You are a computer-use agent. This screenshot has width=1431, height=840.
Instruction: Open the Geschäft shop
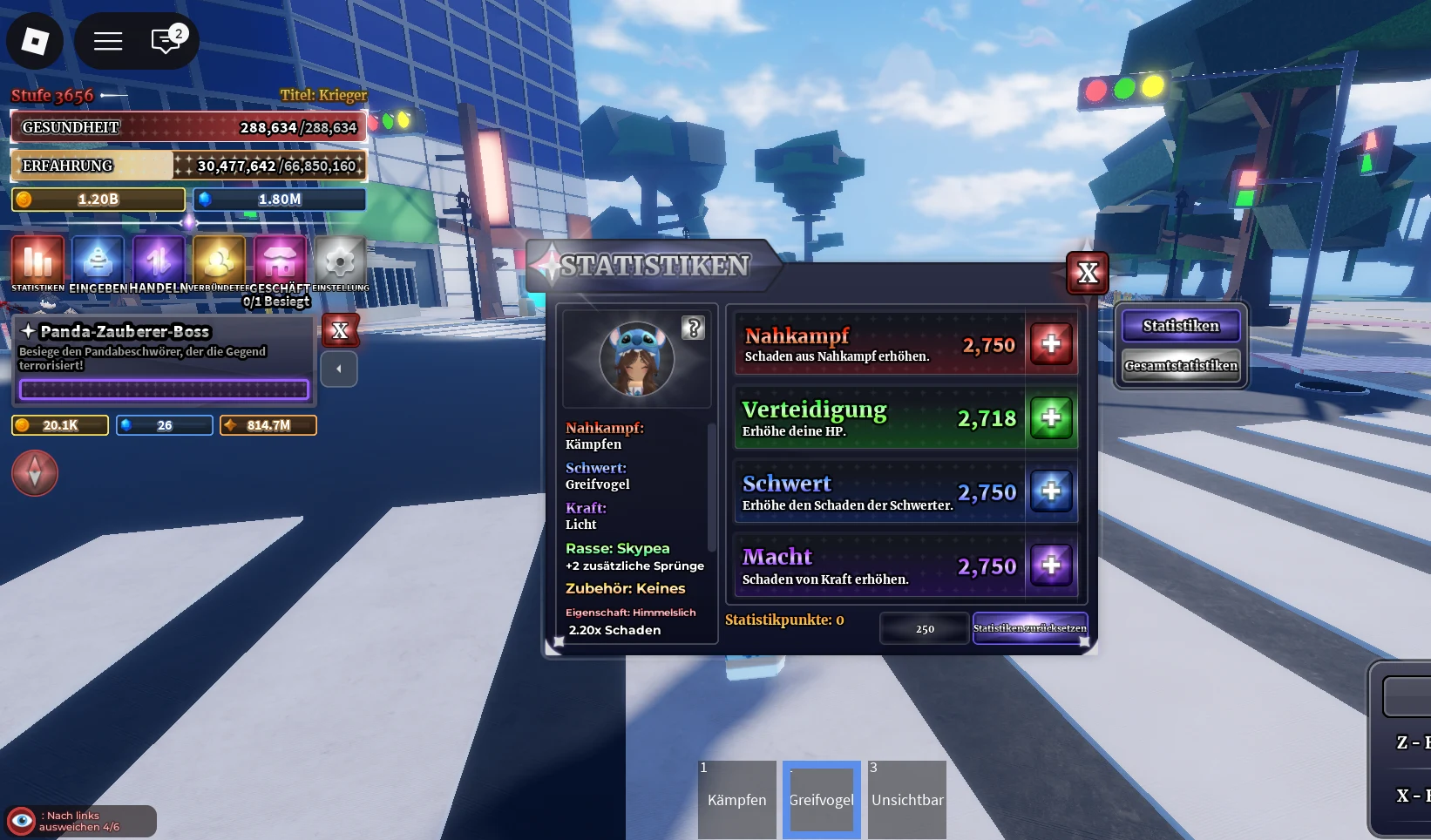280,261
